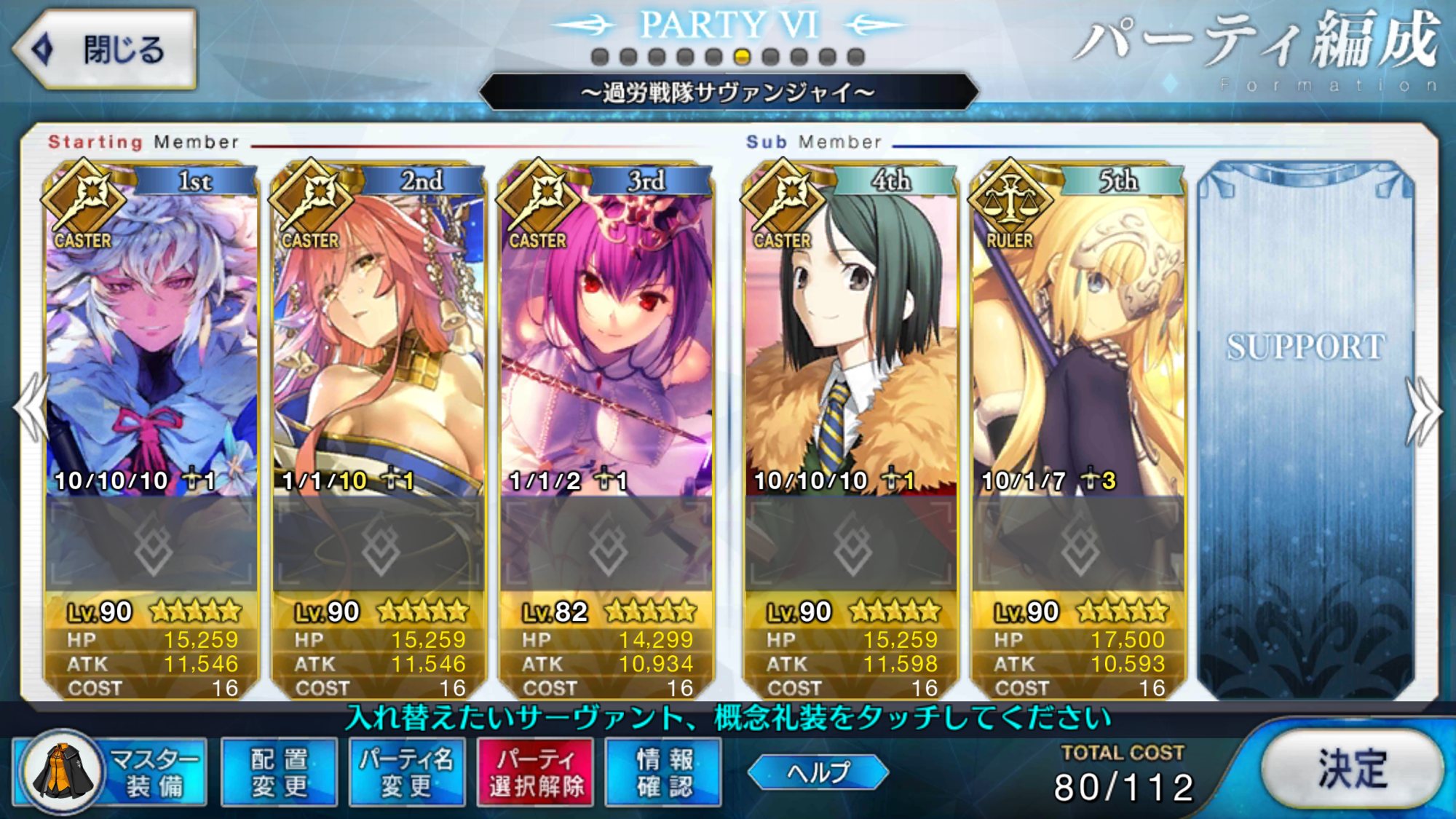Rename the party with パーティ名変更
The image size is (1456, 819).
point(407,772)
